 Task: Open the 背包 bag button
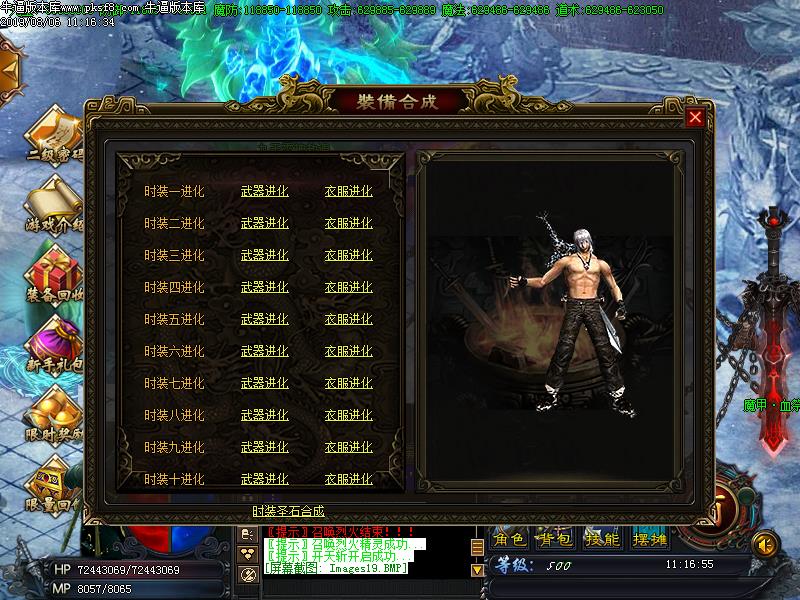556,539
